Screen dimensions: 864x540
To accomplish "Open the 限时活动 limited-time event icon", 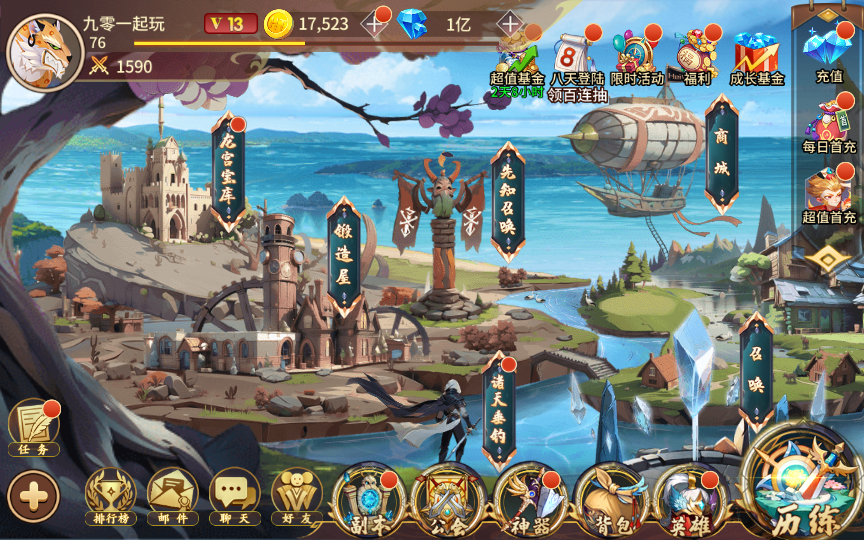I will click(x=636, y=55).
